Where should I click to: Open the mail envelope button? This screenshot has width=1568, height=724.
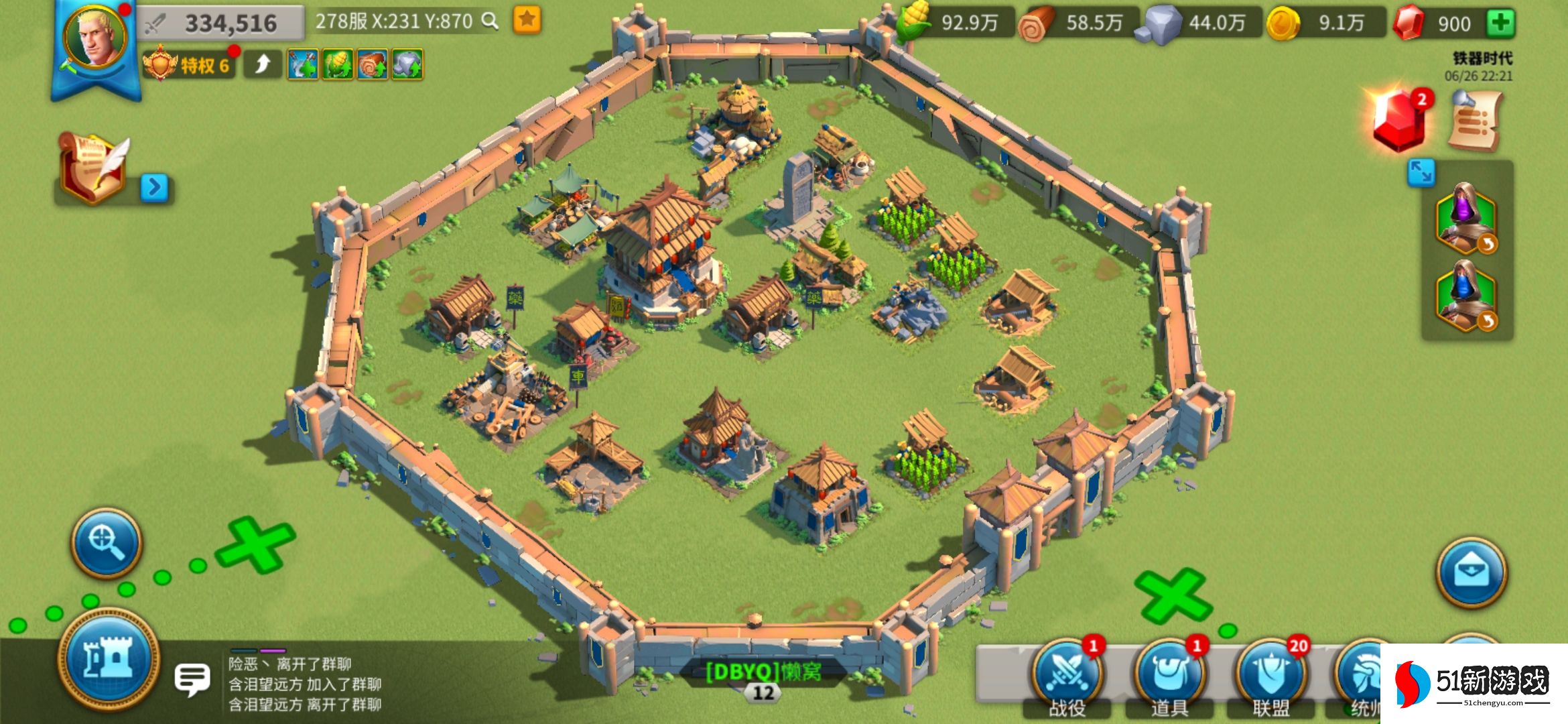click(x=1472, y=573)
